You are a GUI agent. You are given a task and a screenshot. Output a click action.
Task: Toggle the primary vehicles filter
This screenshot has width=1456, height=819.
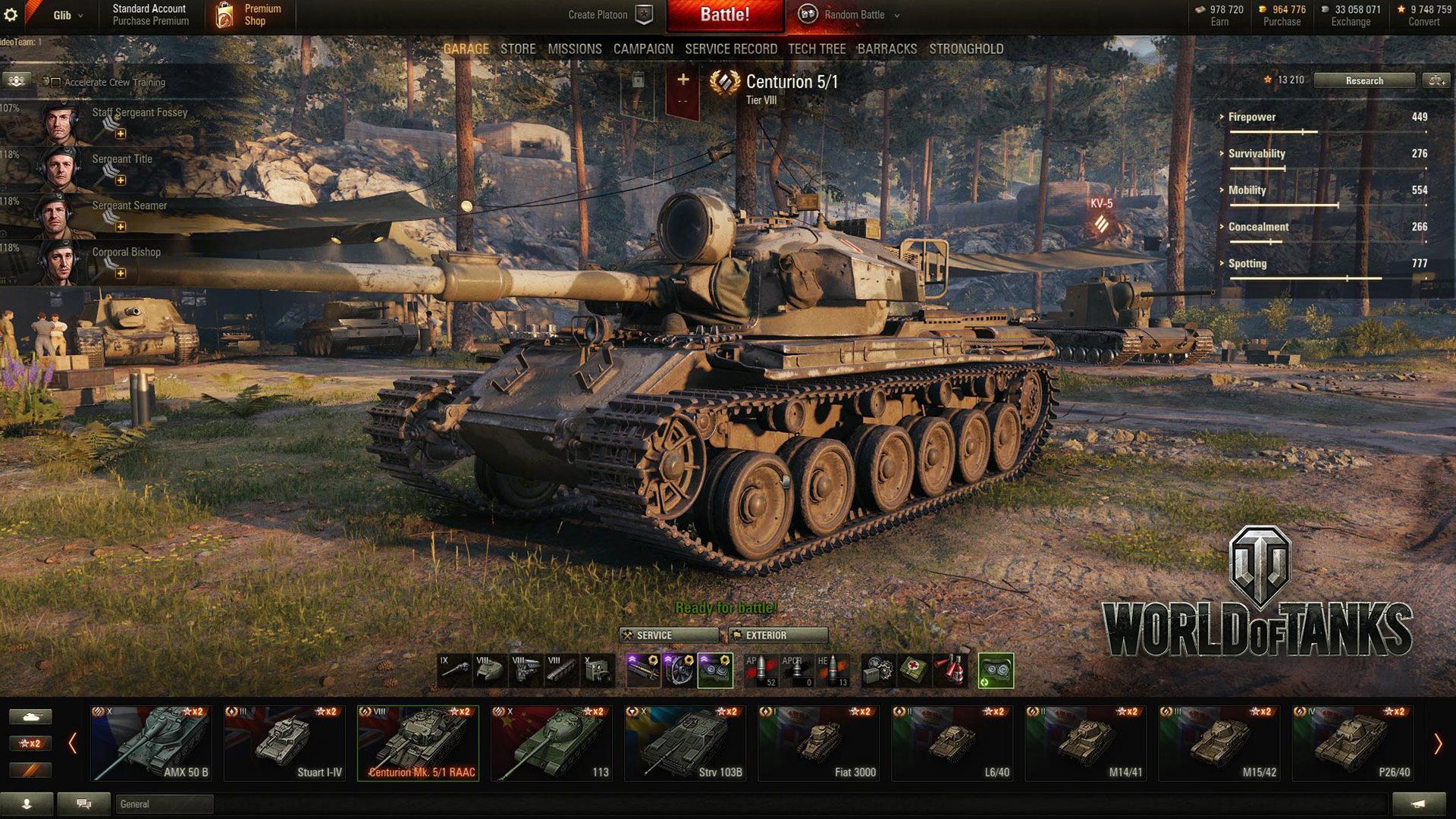click(30, 769)
